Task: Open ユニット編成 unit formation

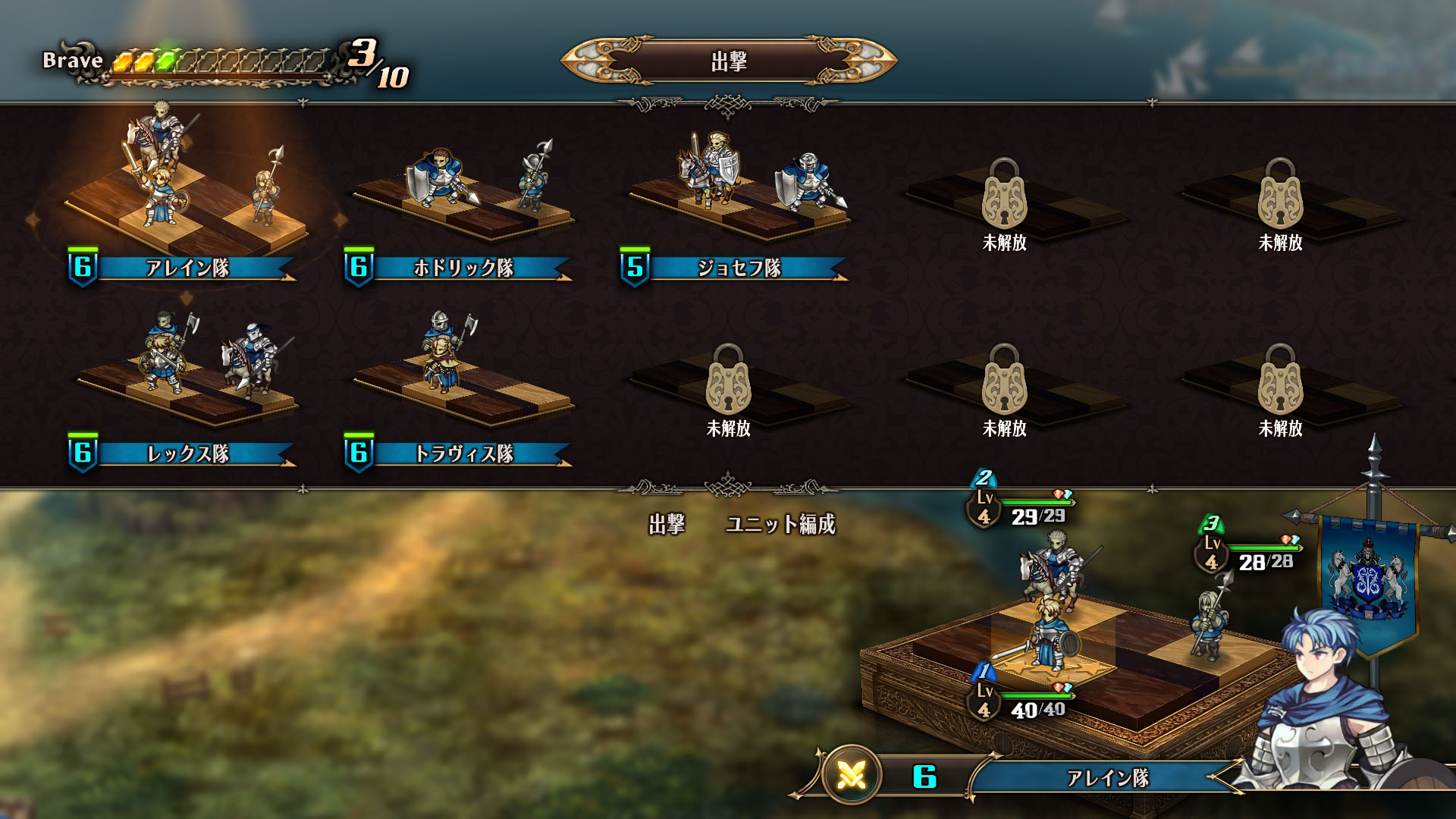Action: coord(780,524)
